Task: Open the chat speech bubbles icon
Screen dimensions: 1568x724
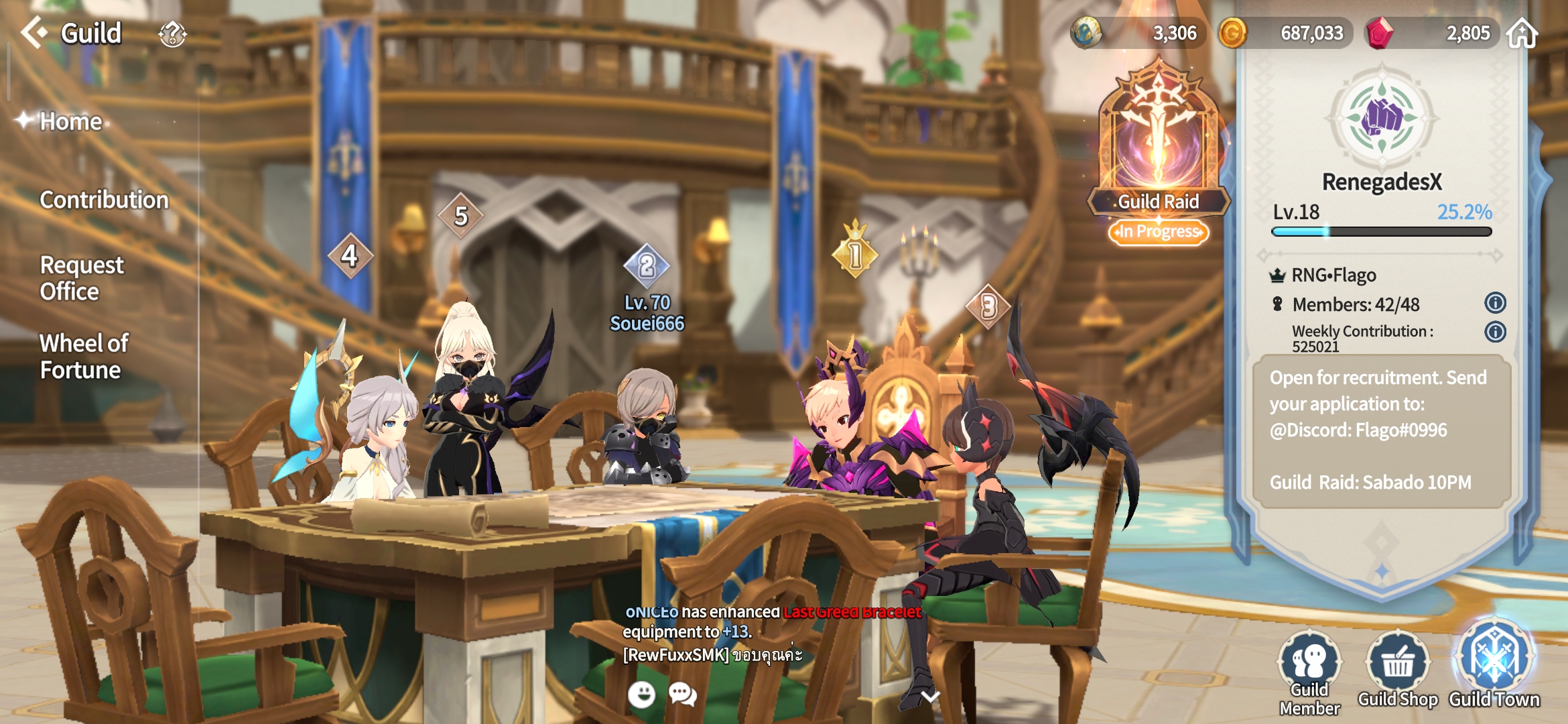Action: click(683, 695)
